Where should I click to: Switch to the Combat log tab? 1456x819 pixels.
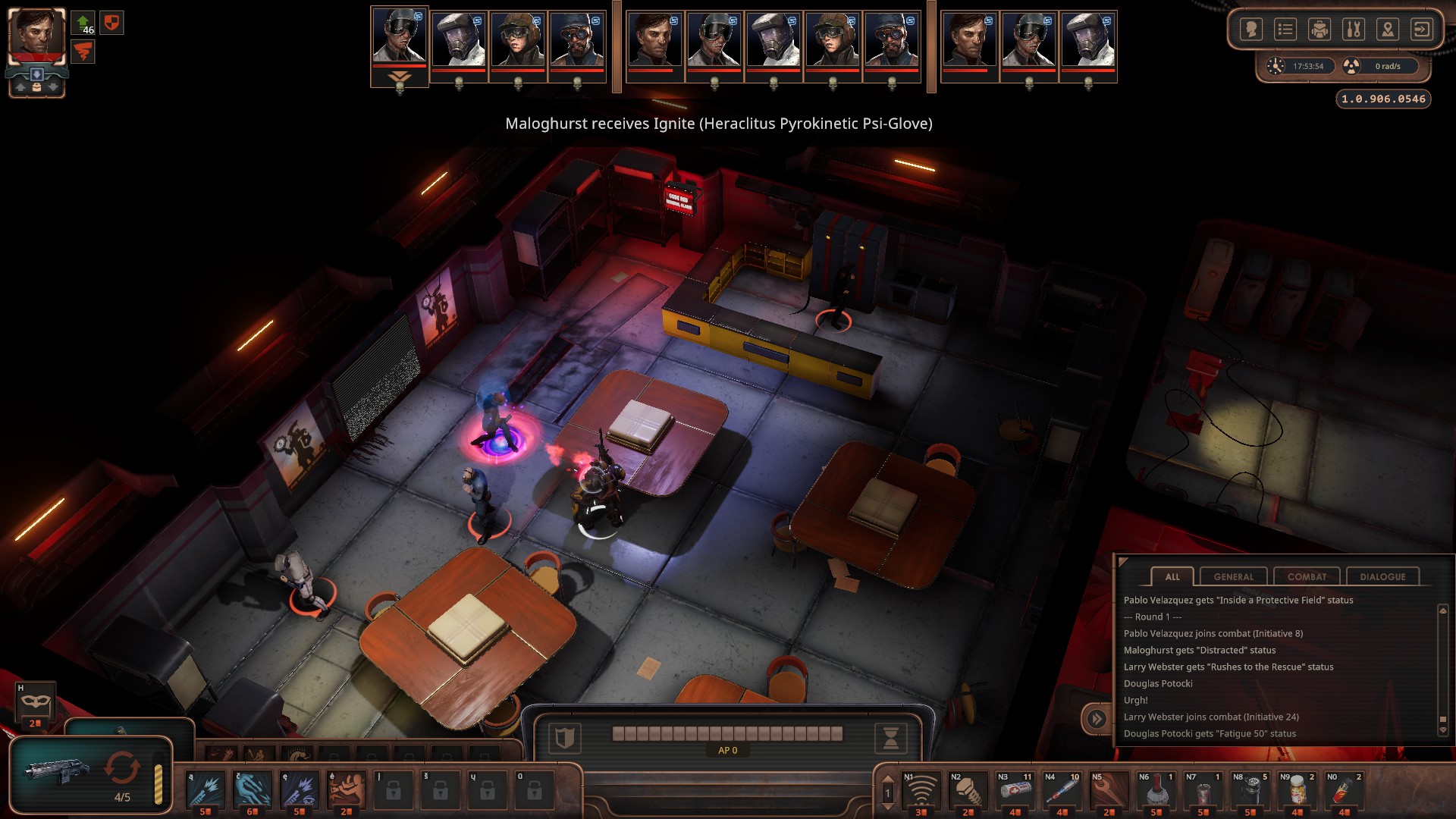click(x=1307, y=576)
